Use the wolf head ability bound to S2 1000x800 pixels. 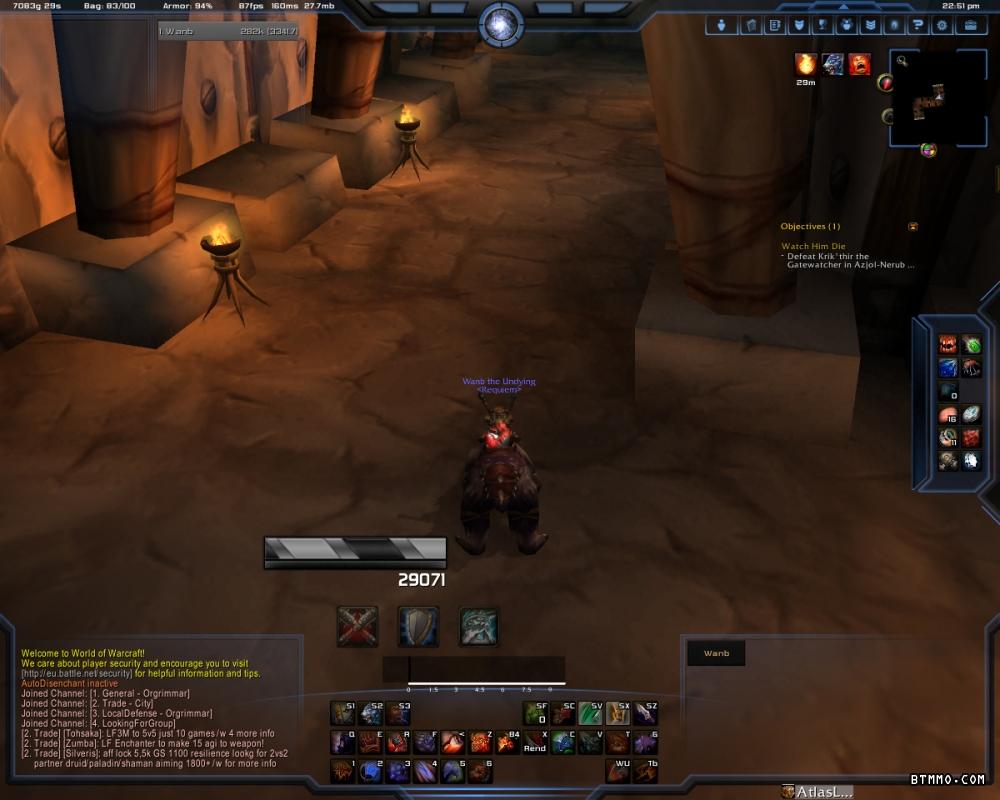tap(370, 713)
